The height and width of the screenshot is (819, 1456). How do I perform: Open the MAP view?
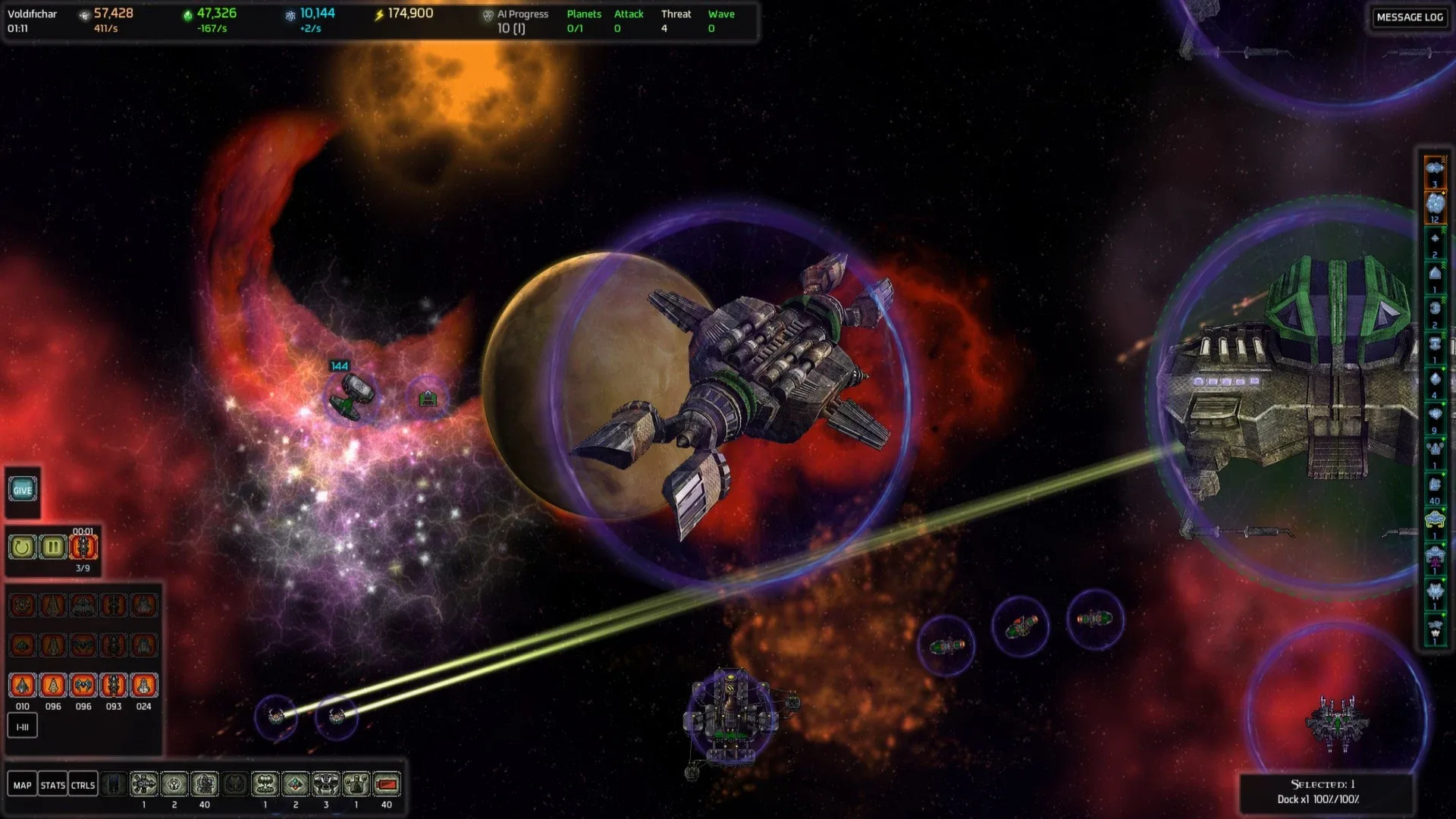[23, 785]
